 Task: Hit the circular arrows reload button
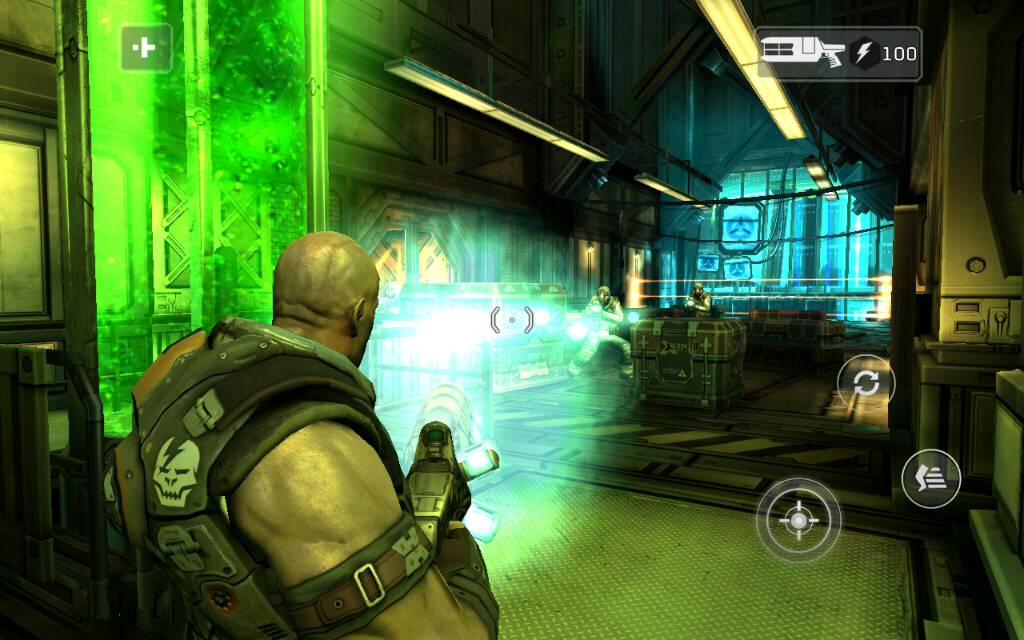(865, 383)
